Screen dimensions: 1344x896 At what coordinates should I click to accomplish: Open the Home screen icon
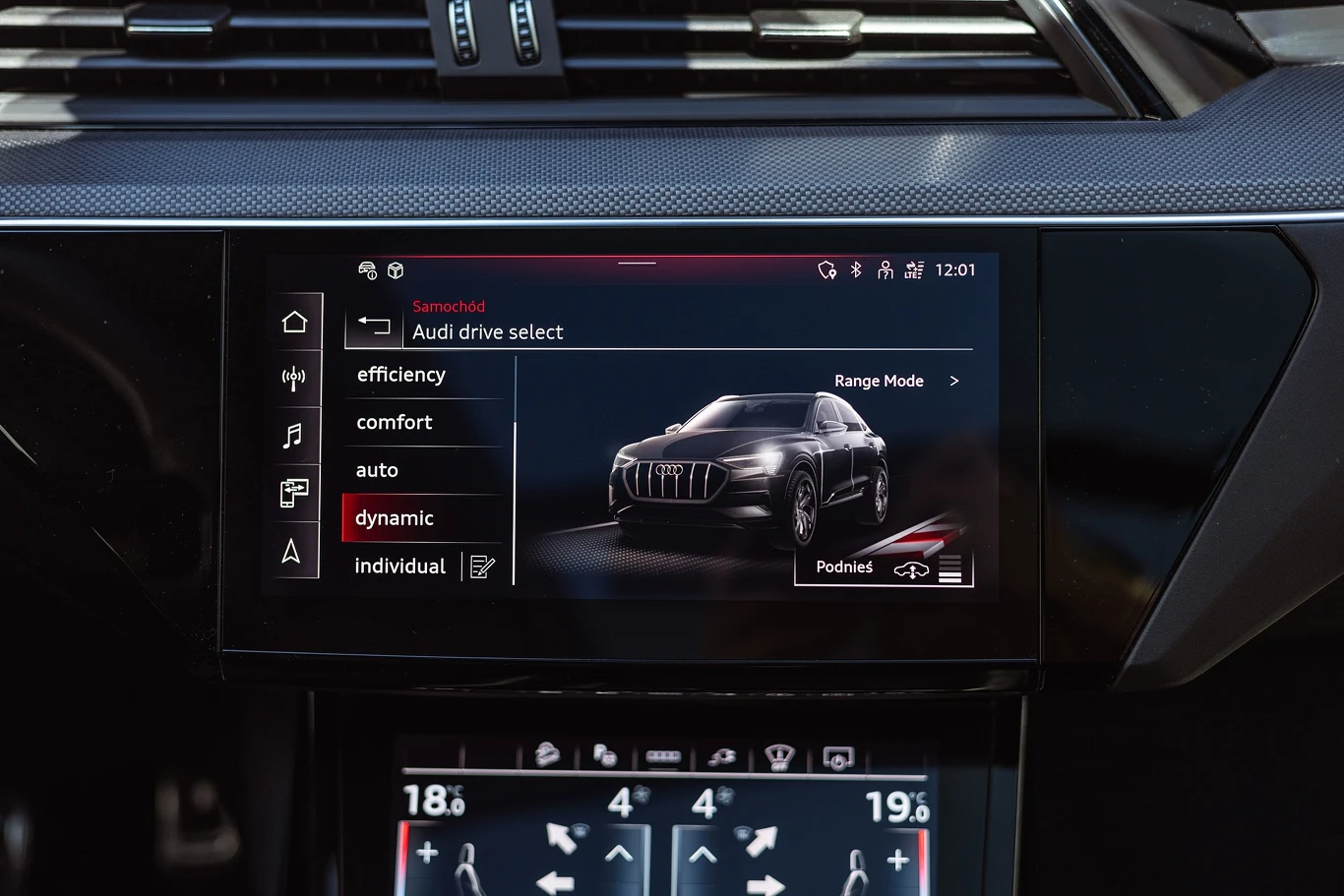pyautogui.click(x=294, y=321)
